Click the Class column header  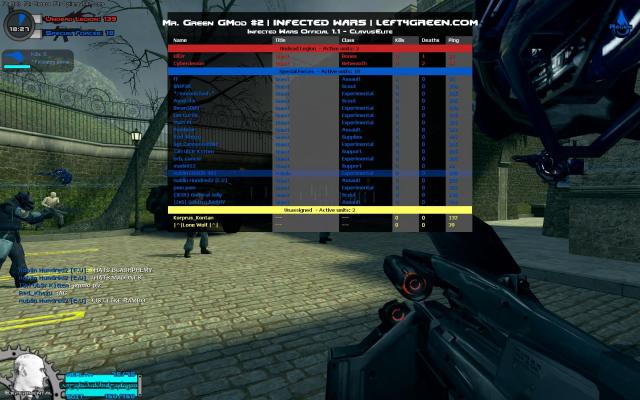pos(348,40)
